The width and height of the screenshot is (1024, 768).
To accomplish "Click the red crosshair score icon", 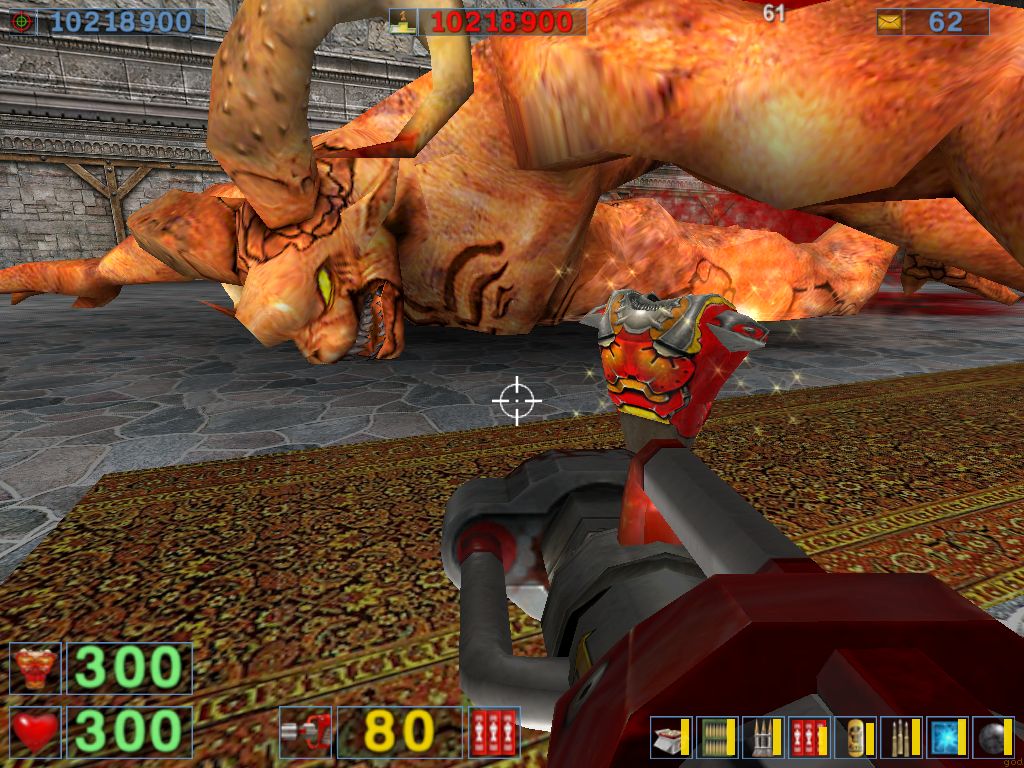I will 22,22.
